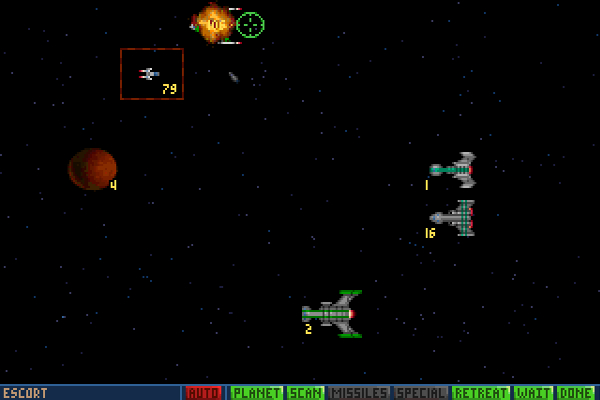Activate the SPECIAL button

(421, 393)
